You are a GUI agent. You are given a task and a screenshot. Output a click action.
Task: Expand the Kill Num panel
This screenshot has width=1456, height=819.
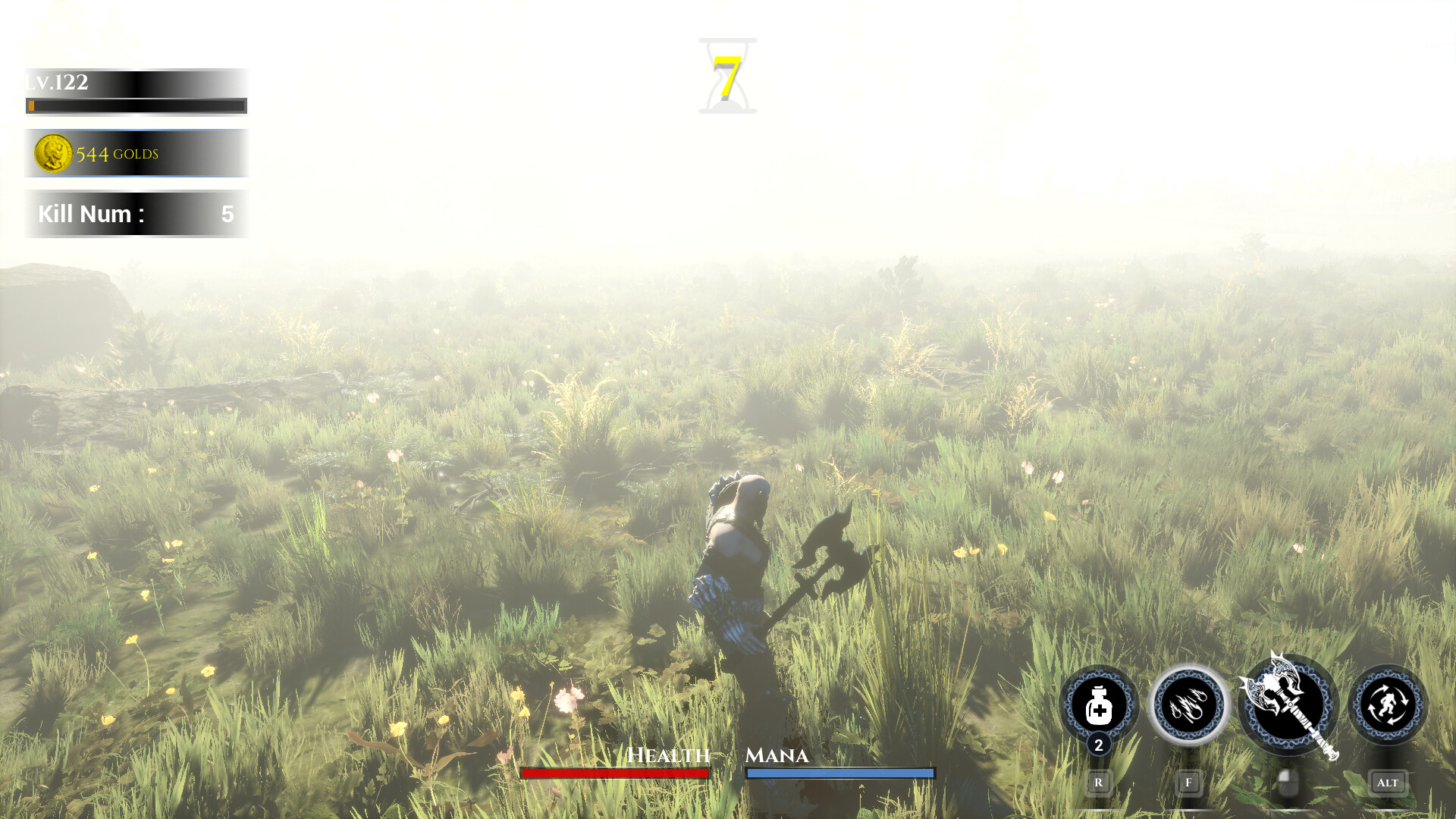(135, 214)
